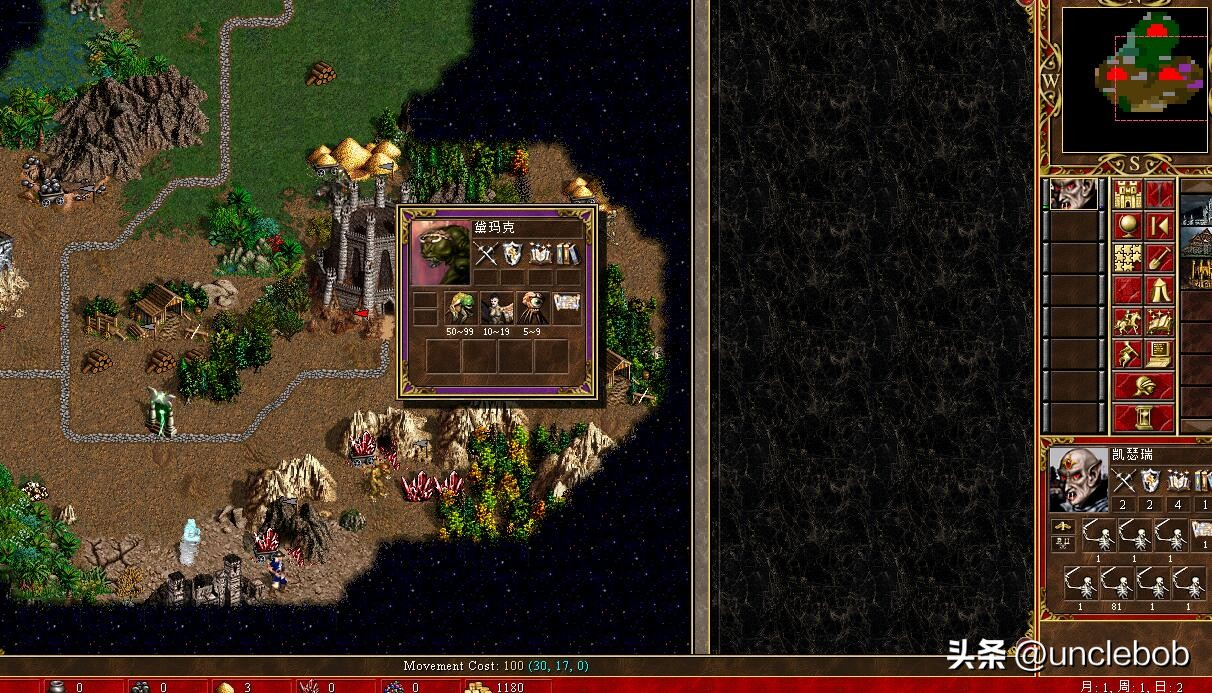Open System Options computer button
This screenshot has width=1212, height=693.
1160,354
